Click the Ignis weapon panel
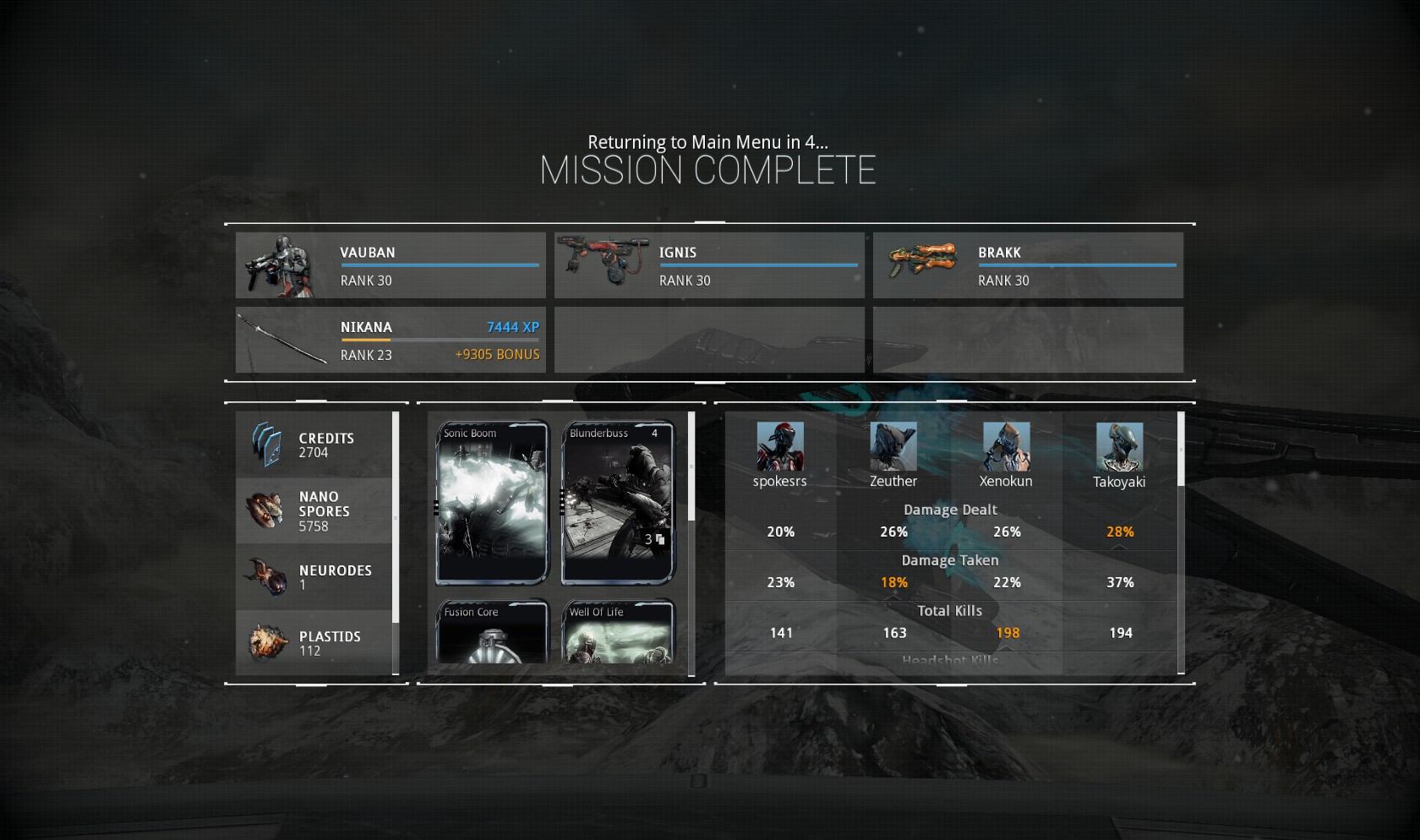Viewport: 1420px width, 840px height. click(x=709, y=265)
